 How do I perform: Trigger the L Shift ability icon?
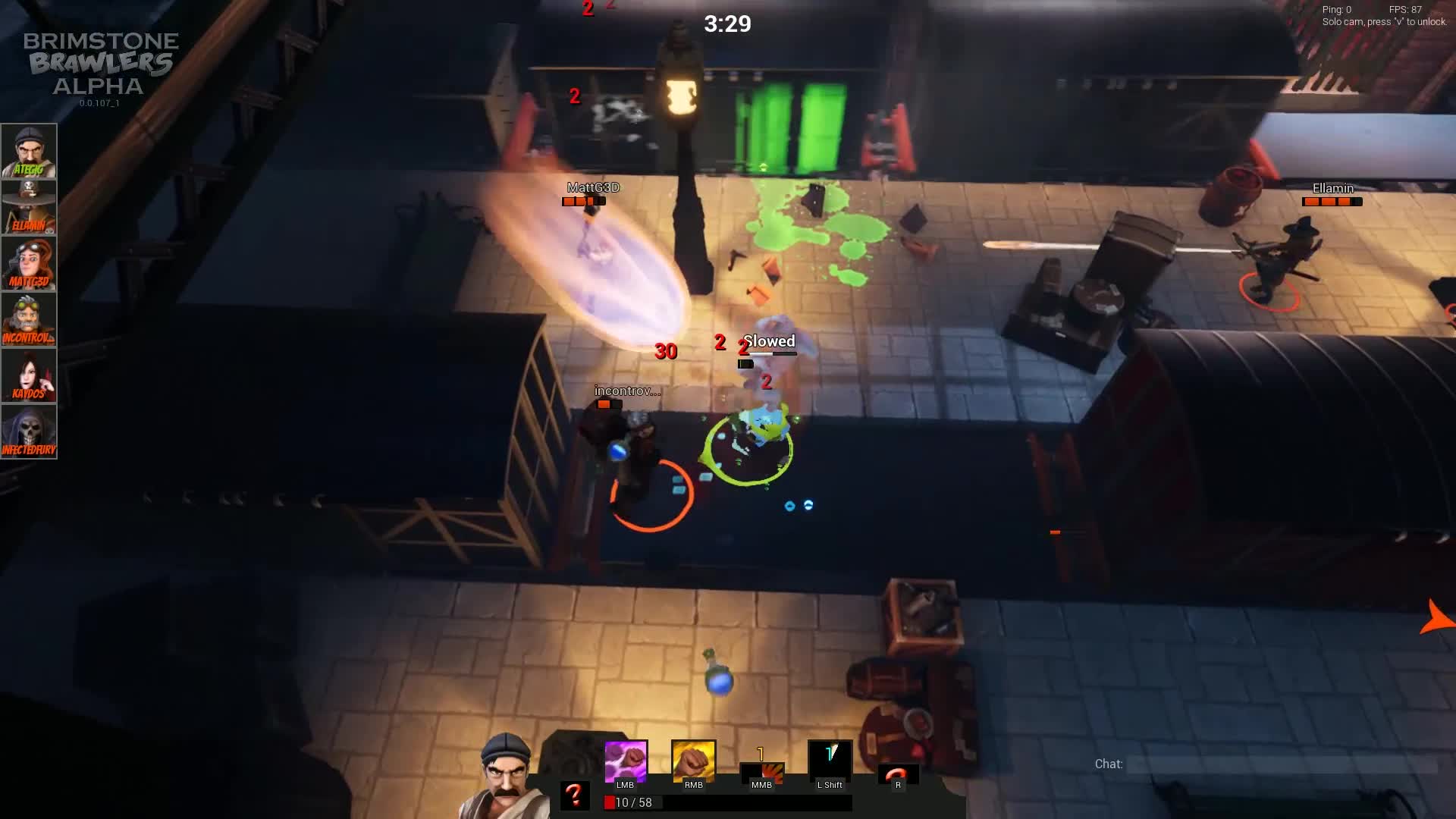(x=829, y=758)
